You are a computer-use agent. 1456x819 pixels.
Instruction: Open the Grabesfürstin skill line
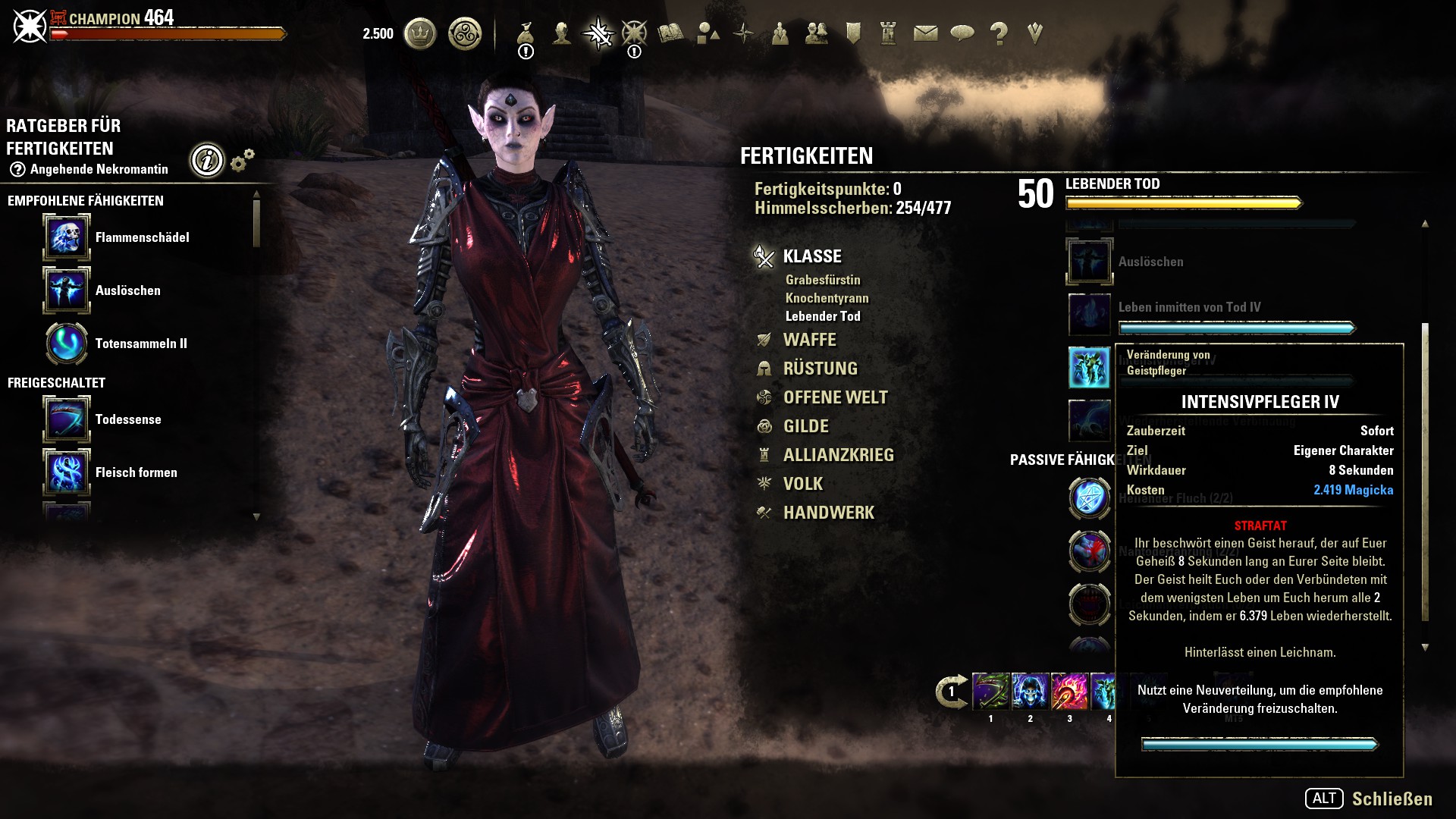pyautogui.click(x=823, y=280)
